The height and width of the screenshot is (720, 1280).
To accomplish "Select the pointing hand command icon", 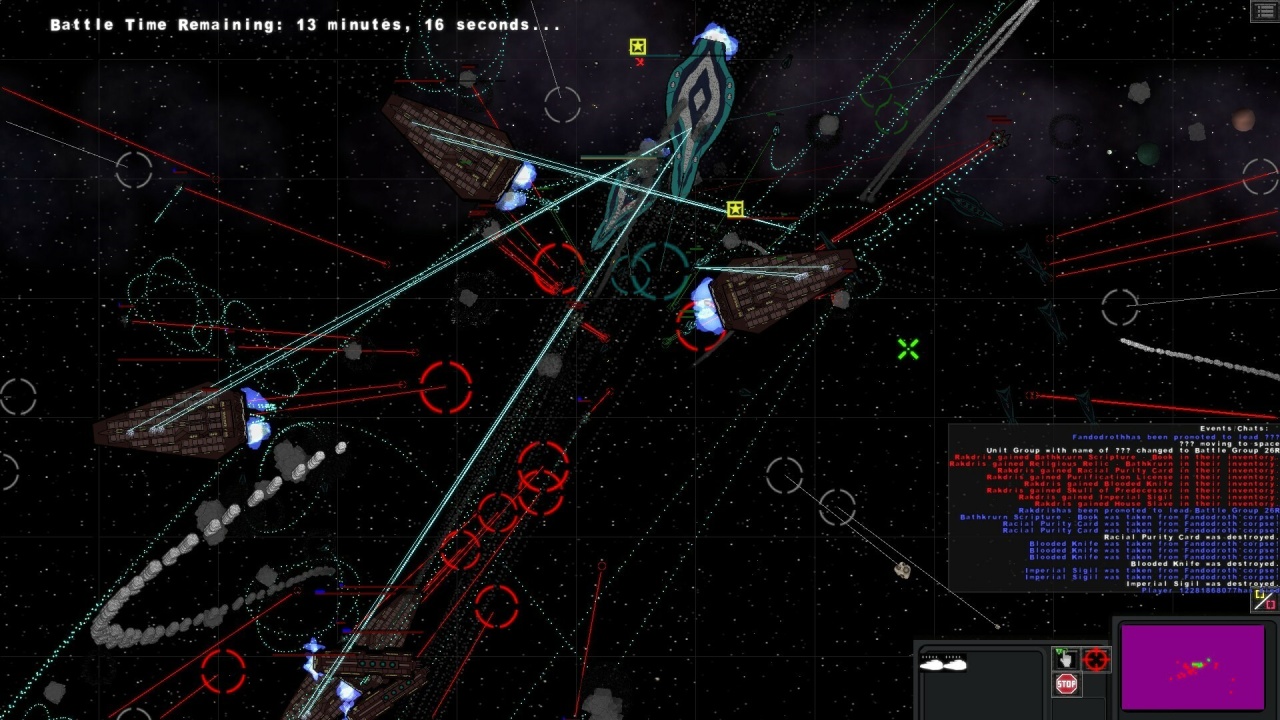I will pyautogui.click(x=1065, y=659).
